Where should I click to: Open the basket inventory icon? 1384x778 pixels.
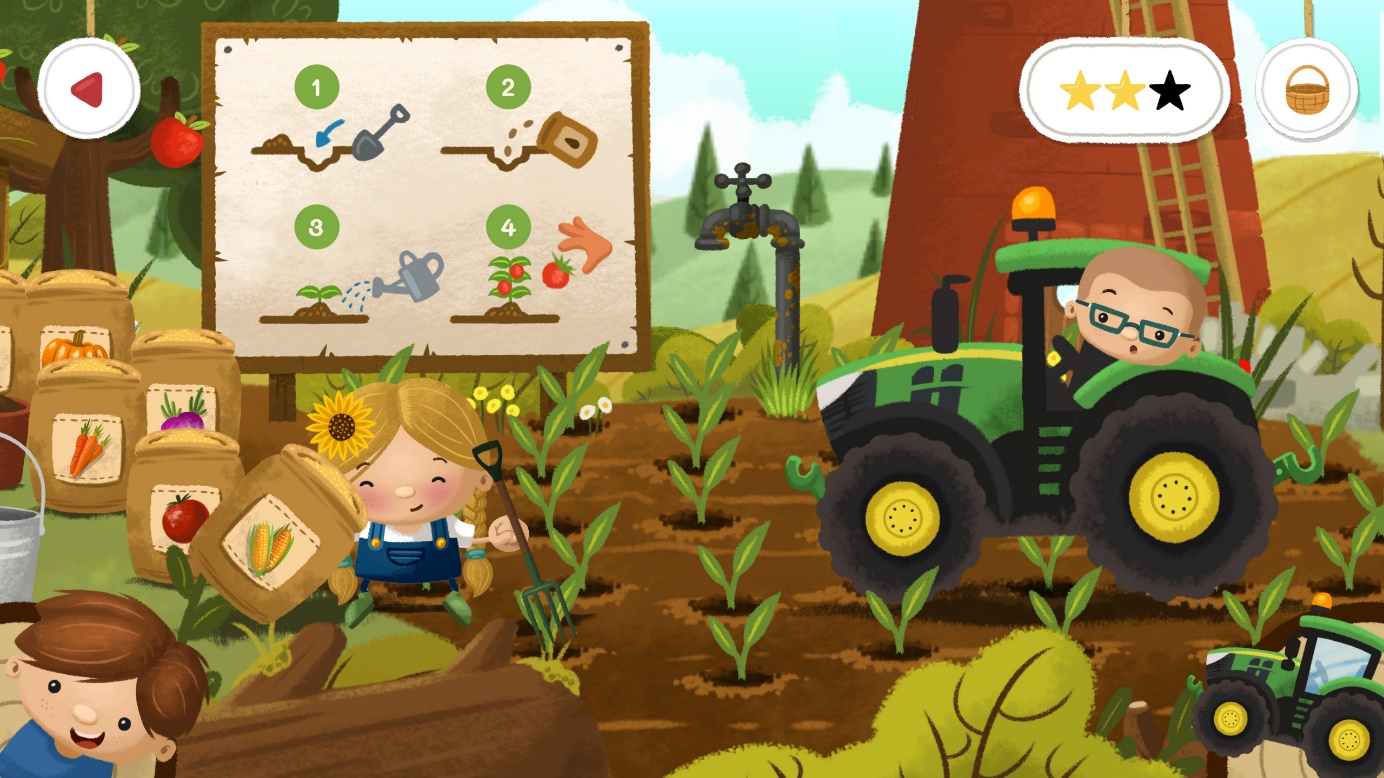[x=1306, y=88]
